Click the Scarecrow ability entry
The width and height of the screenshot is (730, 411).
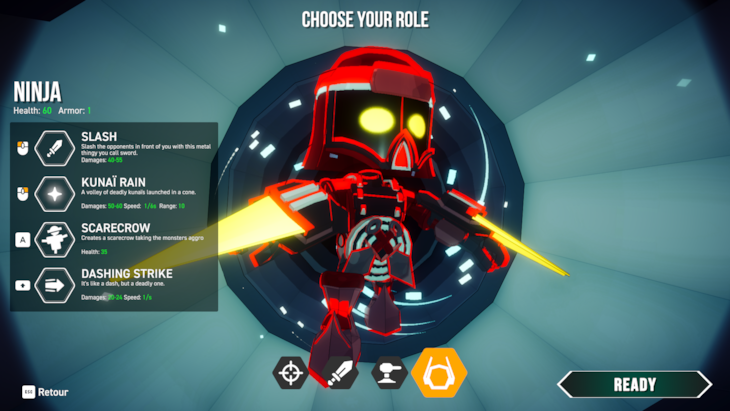pyautogui.click(x=114, y=239)
